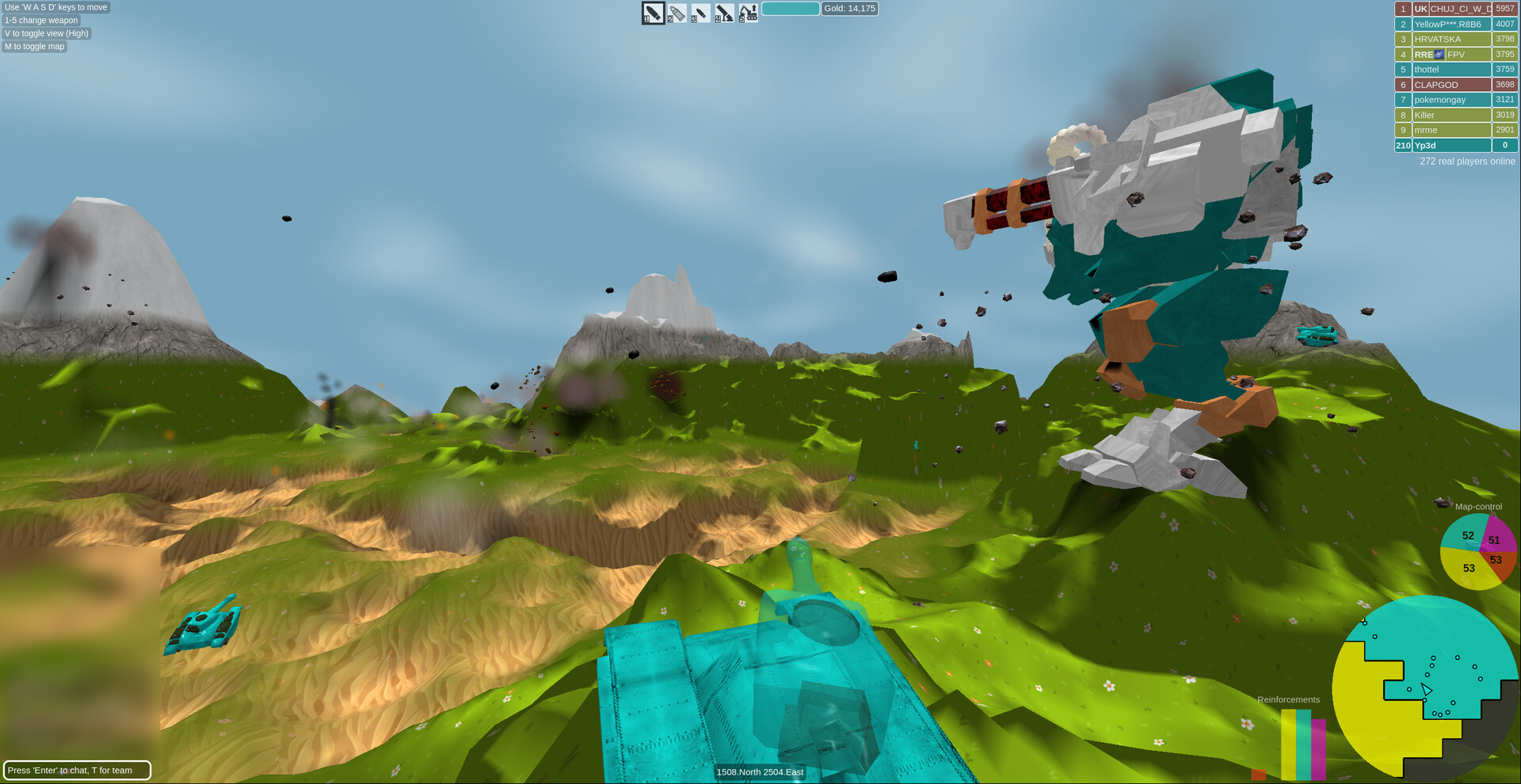Click the teal health bar at the top
The image size is (1521, 784).
click(x=789, y=8)
